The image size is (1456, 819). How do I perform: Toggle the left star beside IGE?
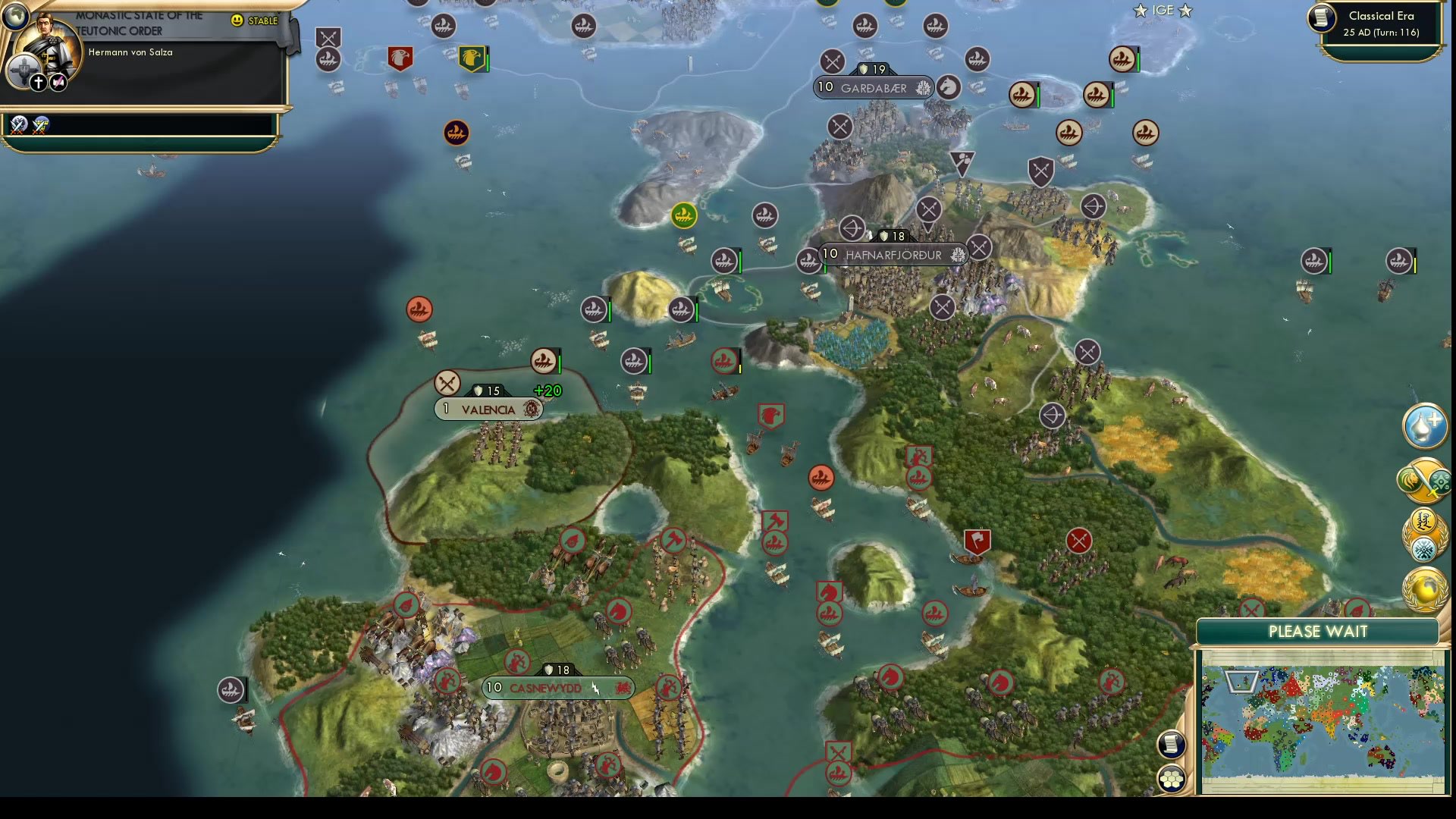tap(1139, 11)
